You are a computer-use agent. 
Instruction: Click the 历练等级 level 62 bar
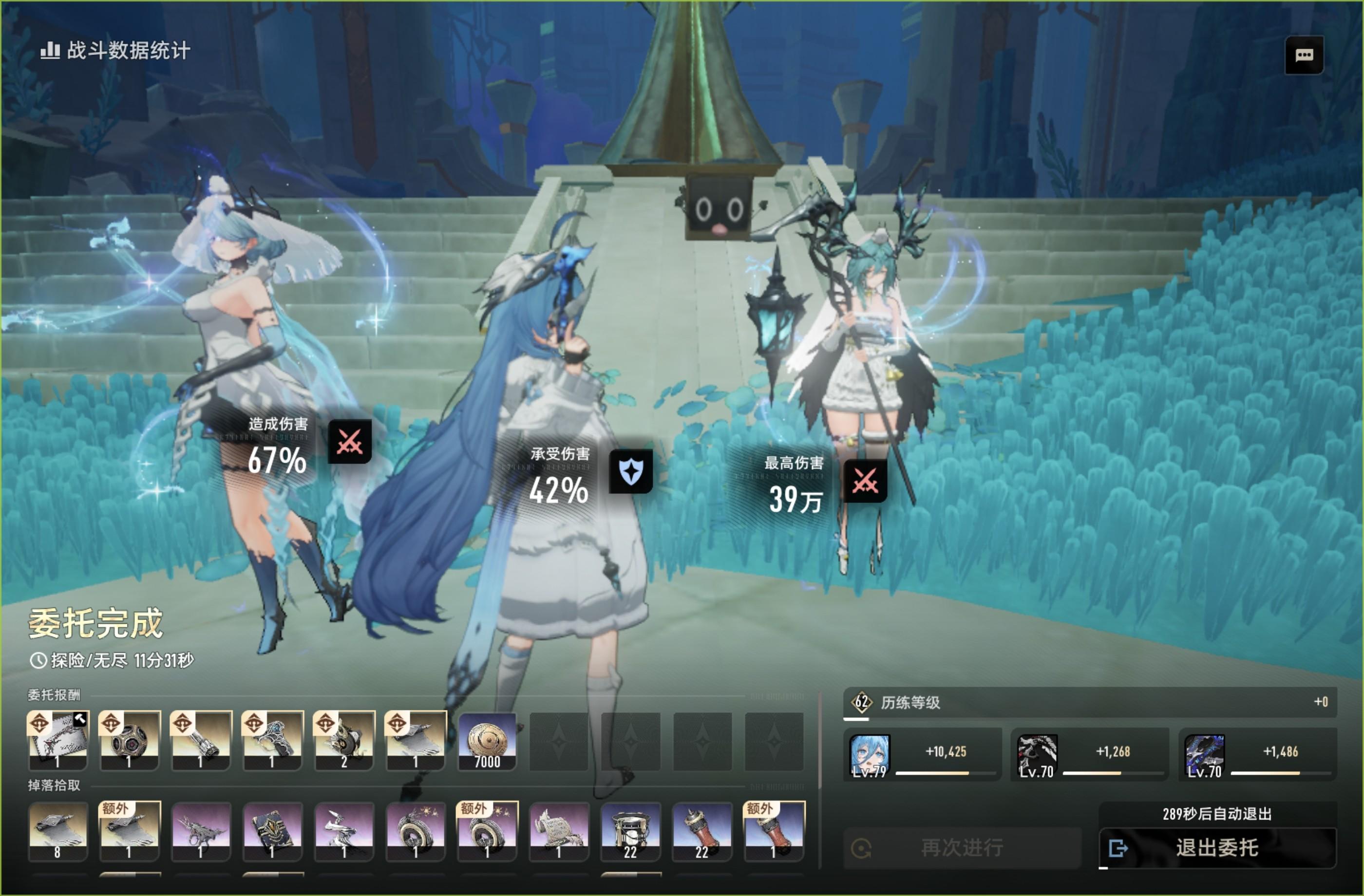pyautogui.click(x=1089, y=702)
